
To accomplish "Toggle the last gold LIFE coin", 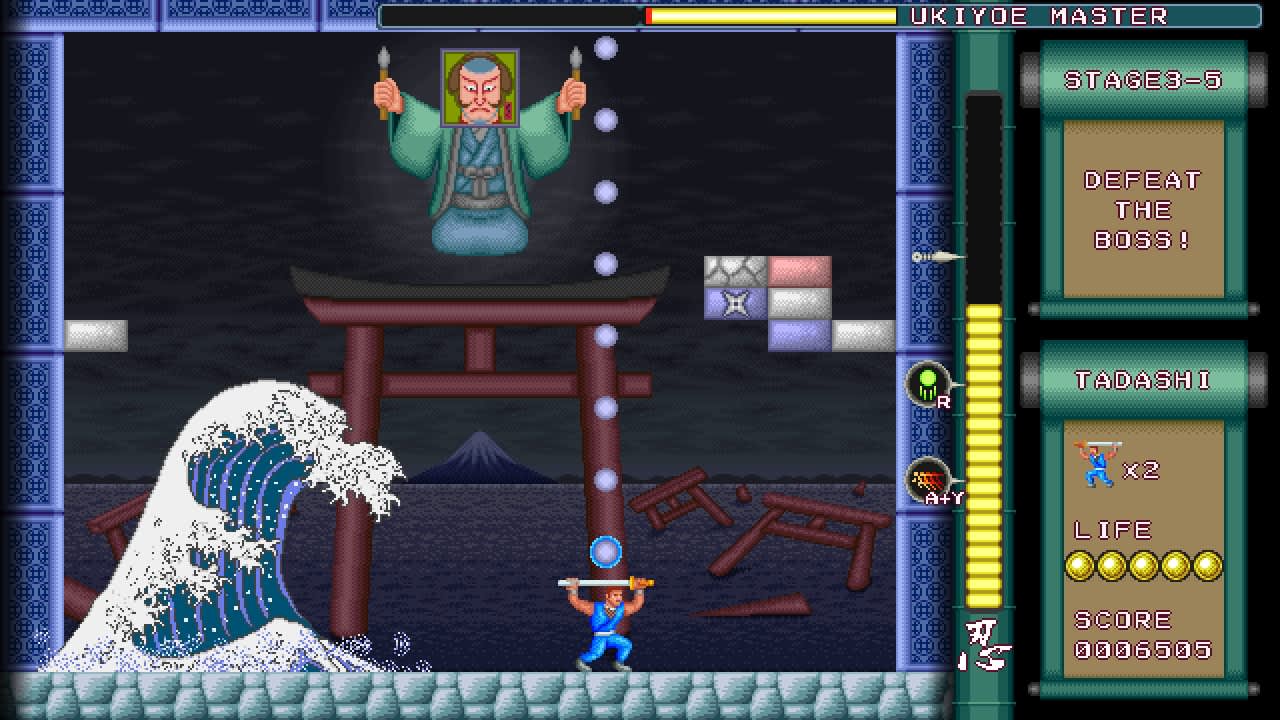I will 1210,565.
